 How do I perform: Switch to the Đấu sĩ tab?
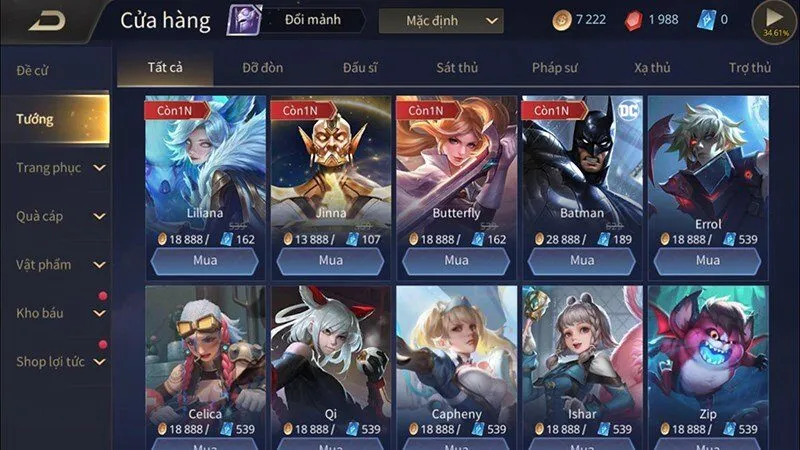pyautogui.click(x=359, y=68)
